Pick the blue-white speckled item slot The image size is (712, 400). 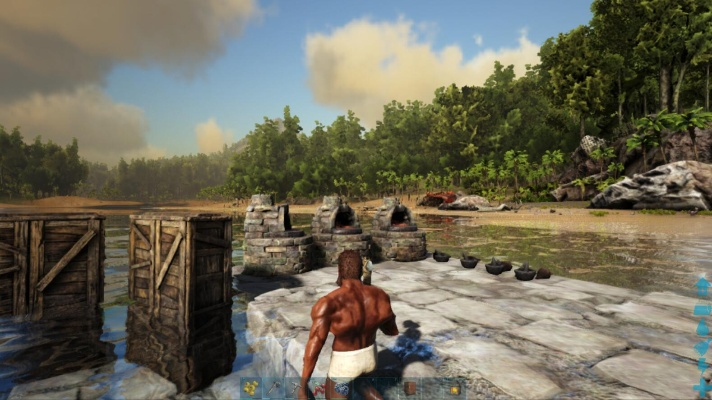[342, 388]
